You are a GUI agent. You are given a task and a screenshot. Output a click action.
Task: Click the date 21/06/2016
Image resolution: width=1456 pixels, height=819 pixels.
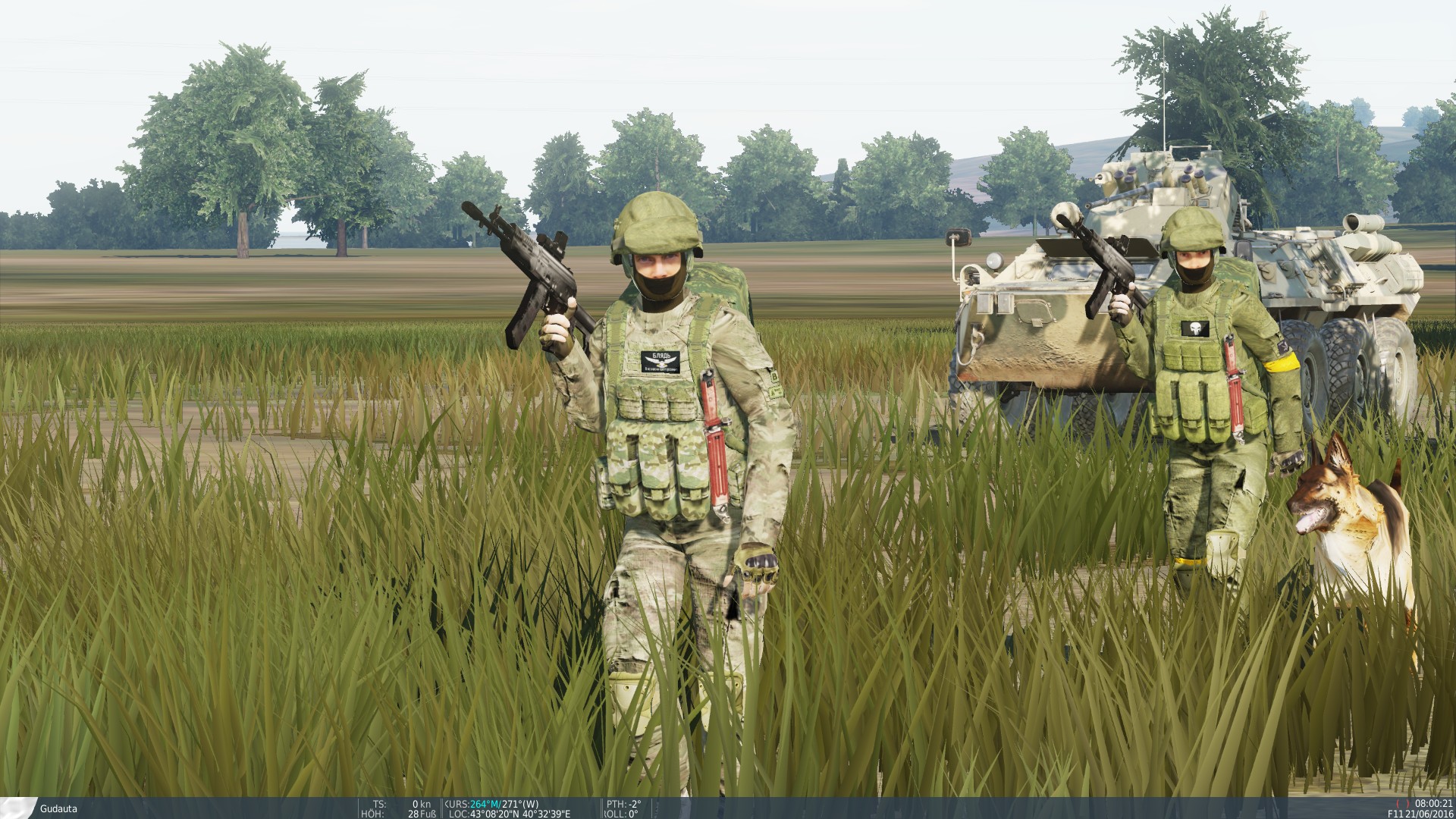1429,815
